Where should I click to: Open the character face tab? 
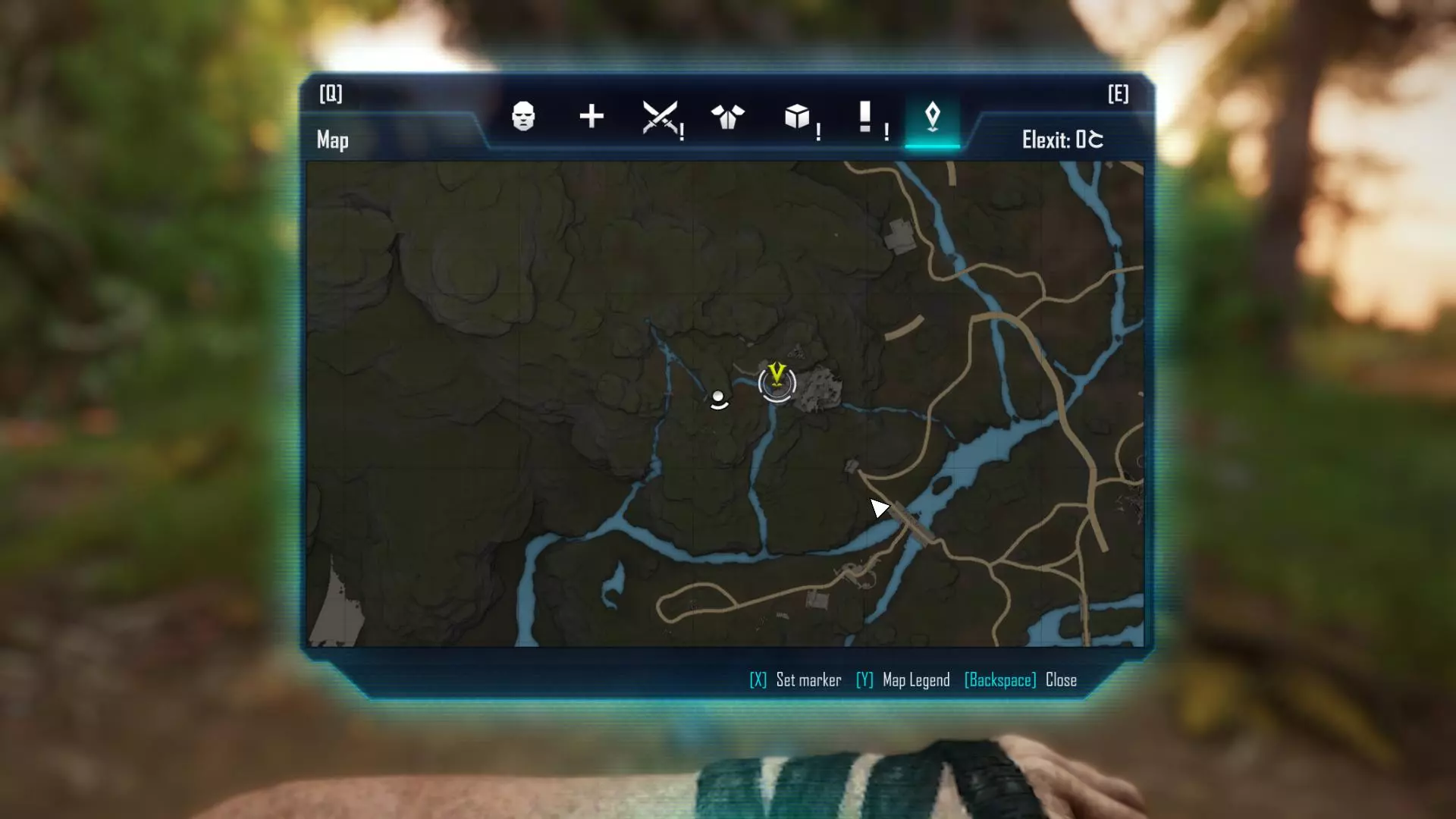click(523, 117)
